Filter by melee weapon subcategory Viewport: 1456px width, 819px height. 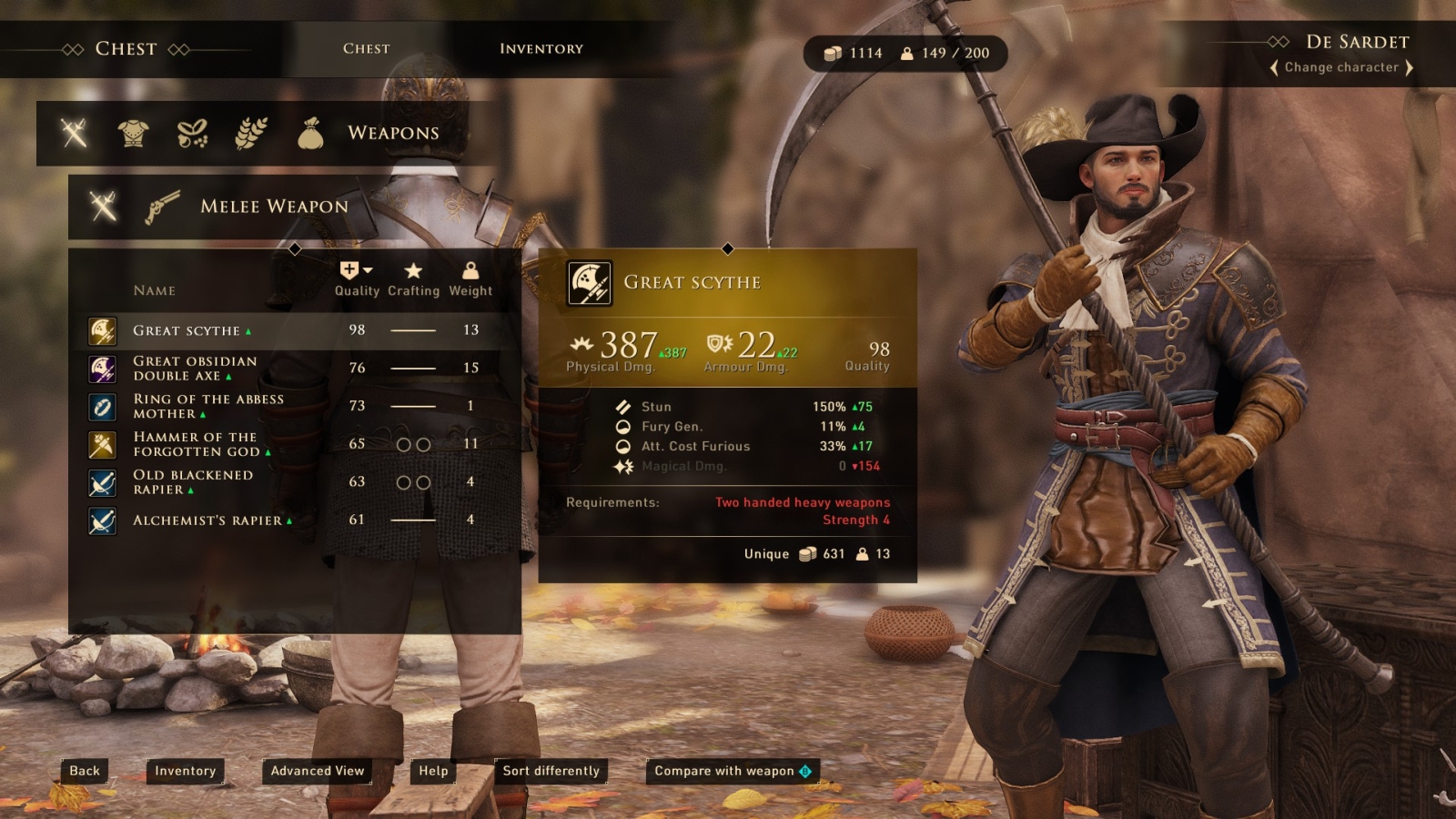(104, 207)
